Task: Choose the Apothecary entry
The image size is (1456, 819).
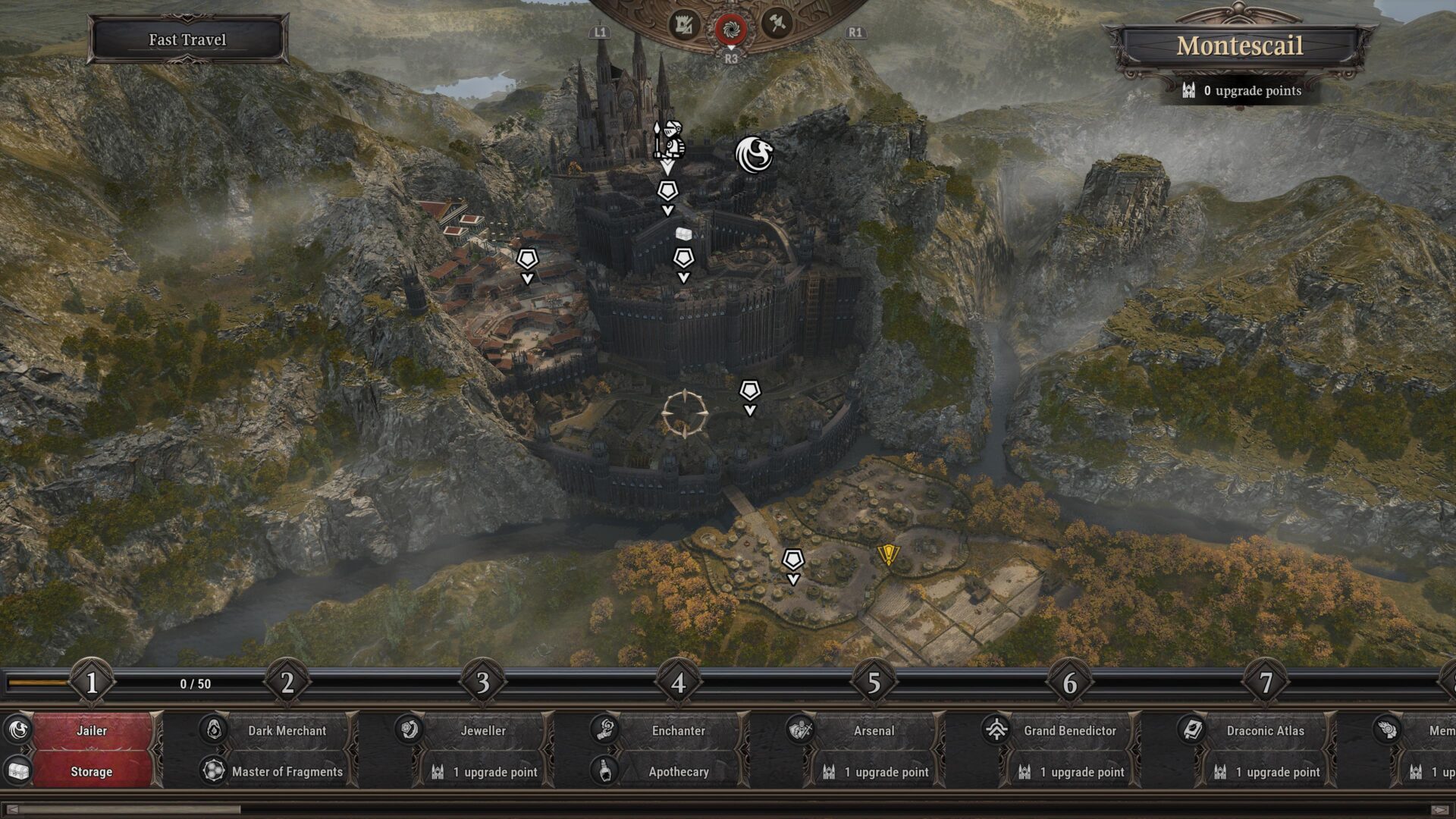Action: pyautogui.click(x=678, y=771)
